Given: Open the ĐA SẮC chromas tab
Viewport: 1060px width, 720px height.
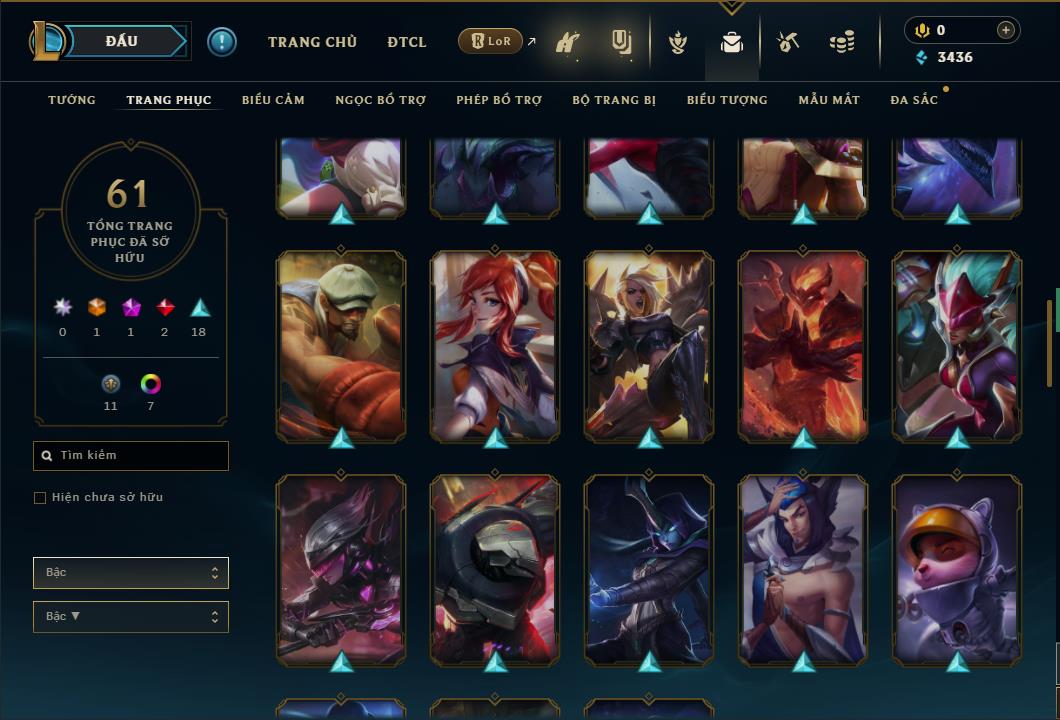Looking at the screenshot, I should point(914,100).
